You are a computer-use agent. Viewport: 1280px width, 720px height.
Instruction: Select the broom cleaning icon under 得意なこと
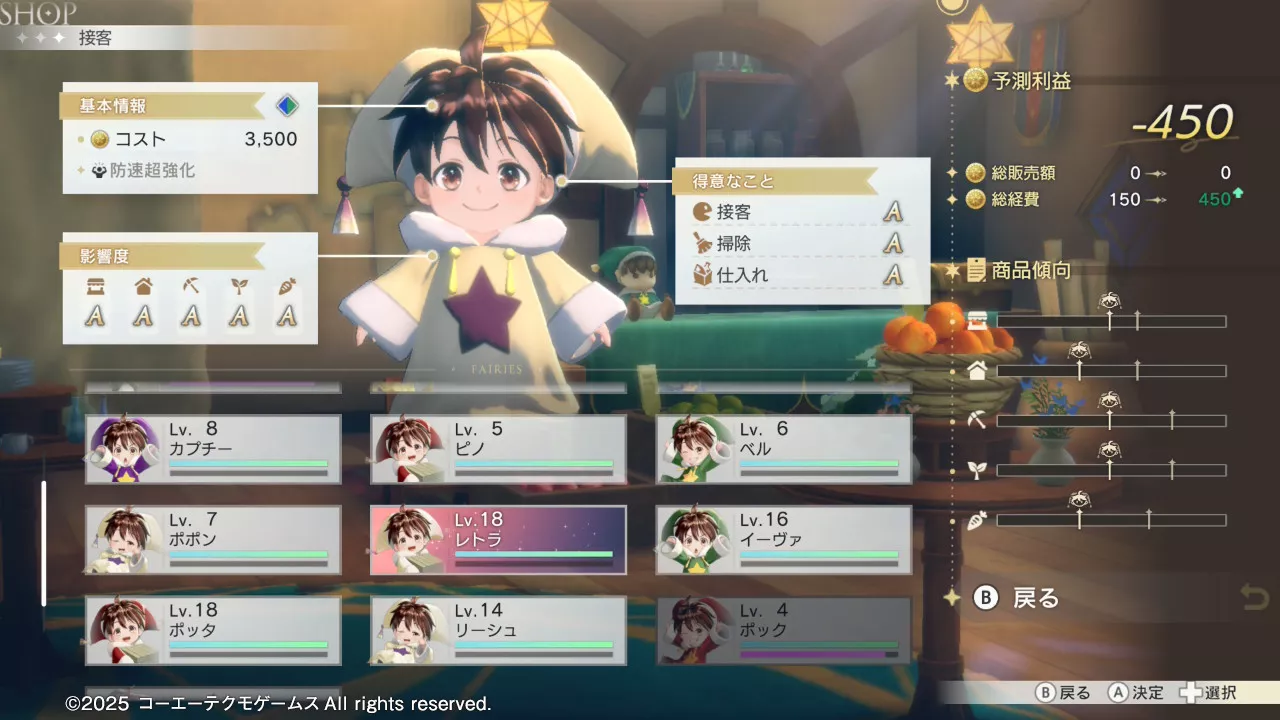click(x=704, y=243)
